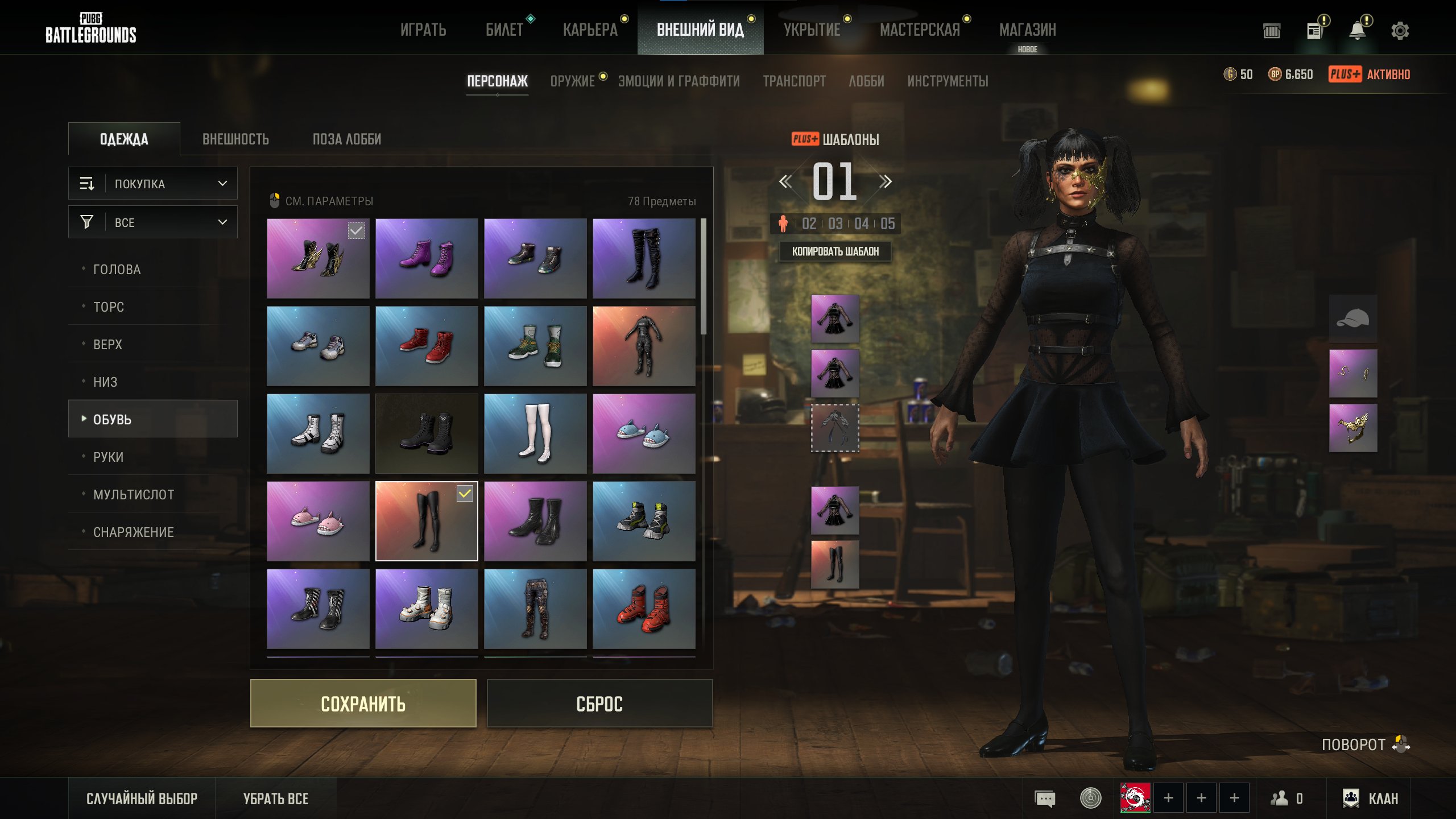Pick the purple ankle boots item

click(x=427, y=258)
